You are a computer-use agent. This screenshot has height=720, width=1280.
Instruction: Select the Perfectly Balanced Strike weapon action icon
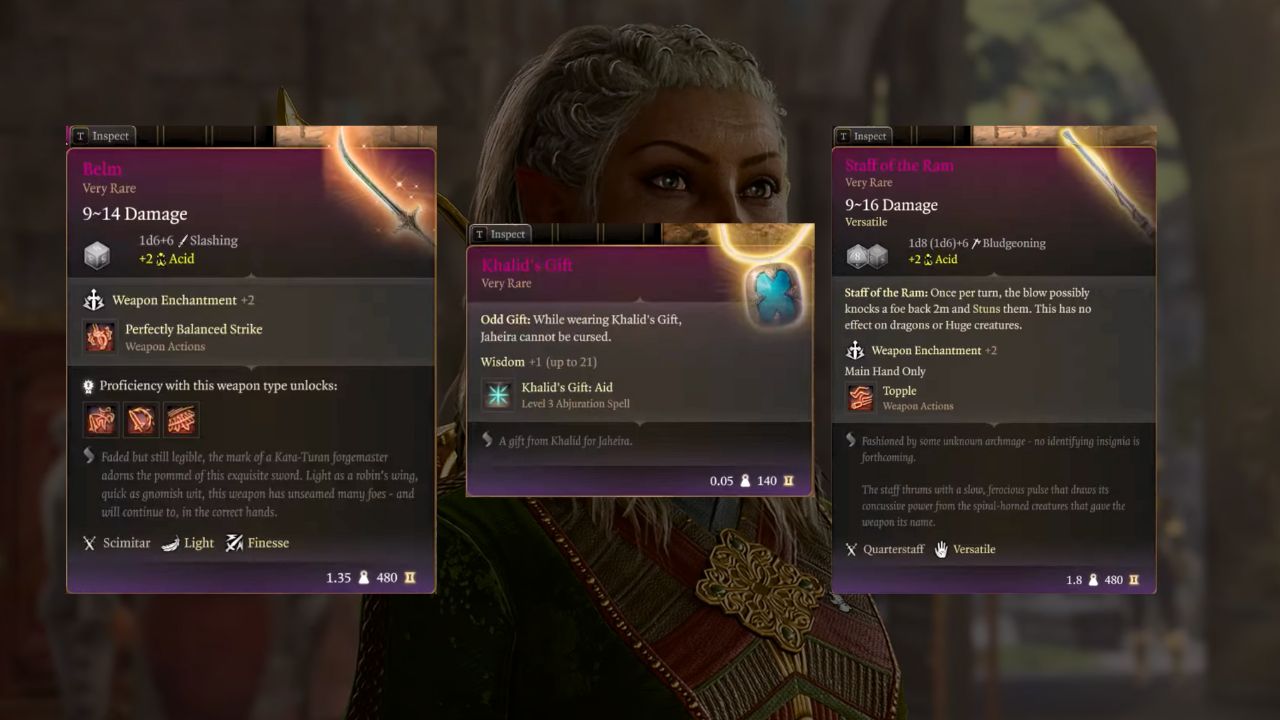(100, 336)
